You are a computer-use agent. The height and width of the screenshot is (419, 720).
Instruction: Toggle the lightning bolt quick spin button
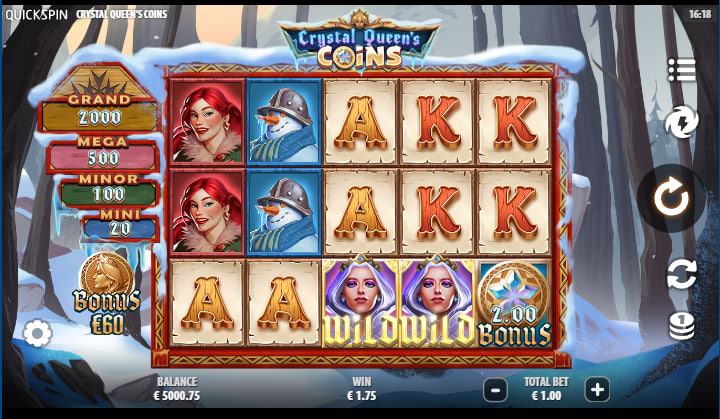pos(681,122)
